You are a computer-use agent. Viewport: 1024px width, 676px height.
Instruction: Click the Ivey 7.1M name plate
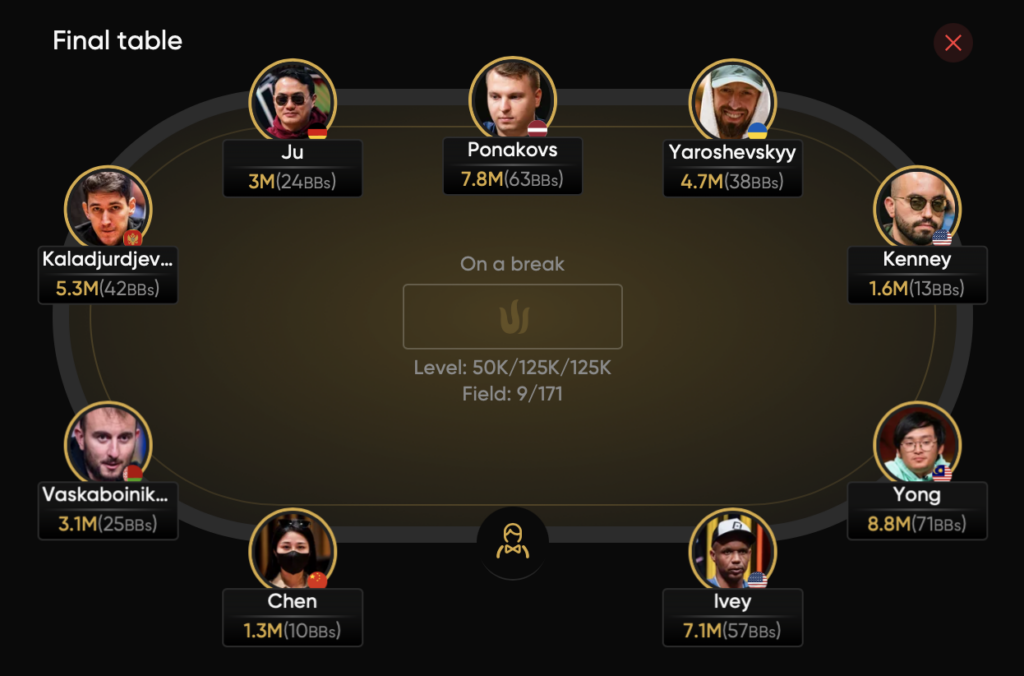pos(732,617)
